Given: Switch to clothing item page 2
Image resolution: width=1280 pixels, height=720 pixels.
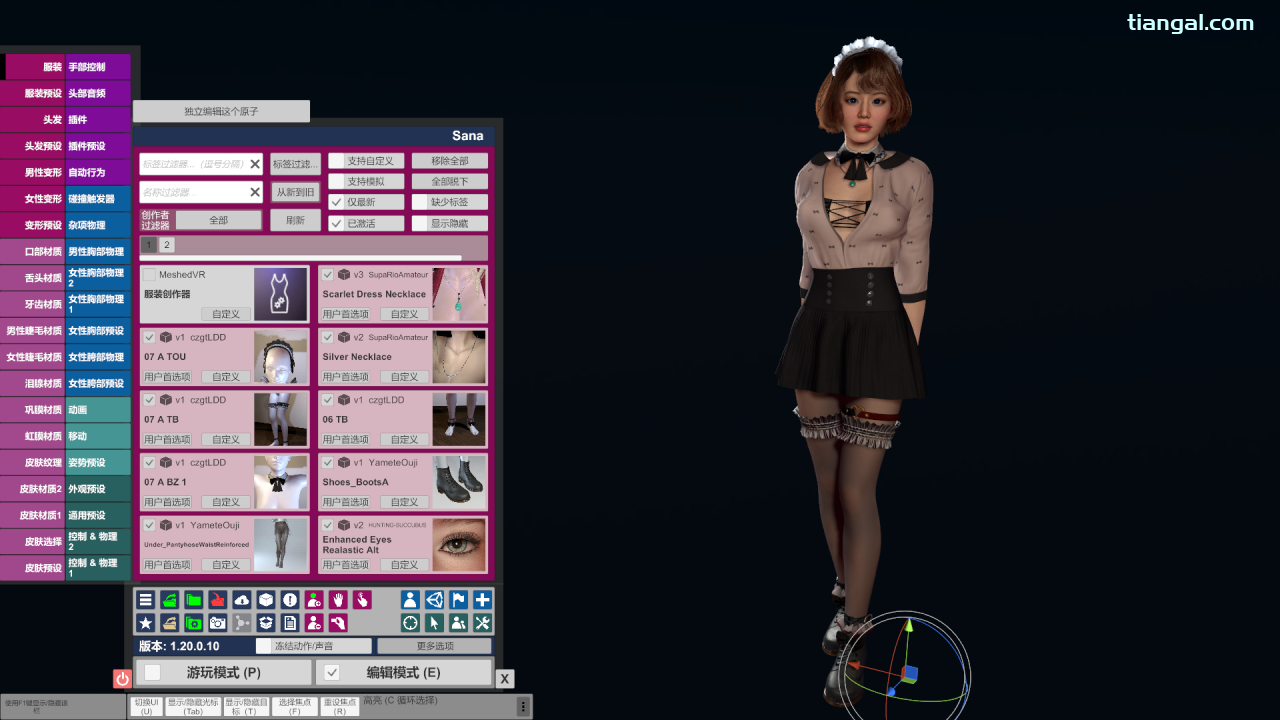Looking at the screenshot, I should click(x=166, y=244).
